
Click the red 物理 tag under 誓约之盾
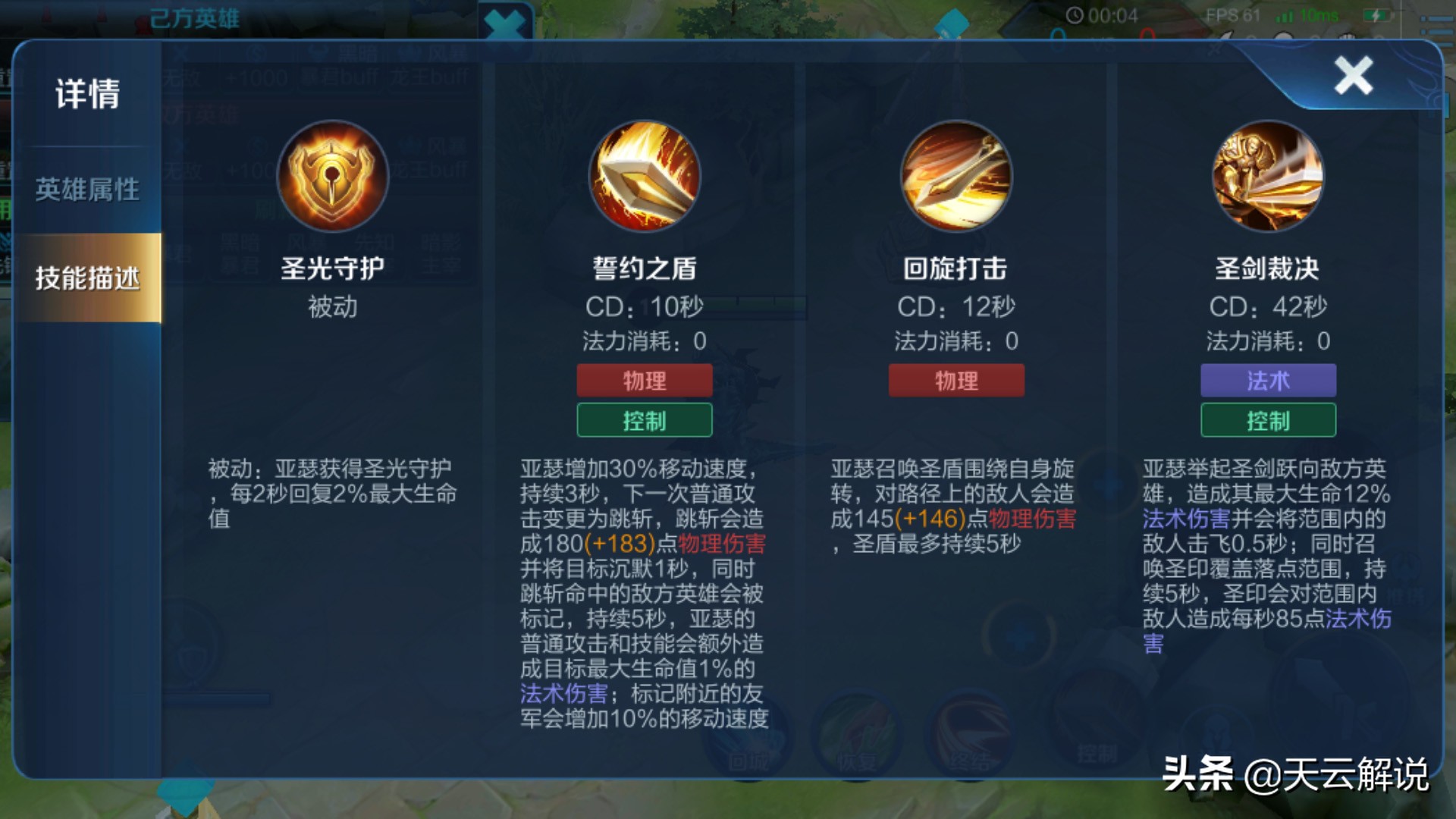pyautogui.click(x=644, y=380)
